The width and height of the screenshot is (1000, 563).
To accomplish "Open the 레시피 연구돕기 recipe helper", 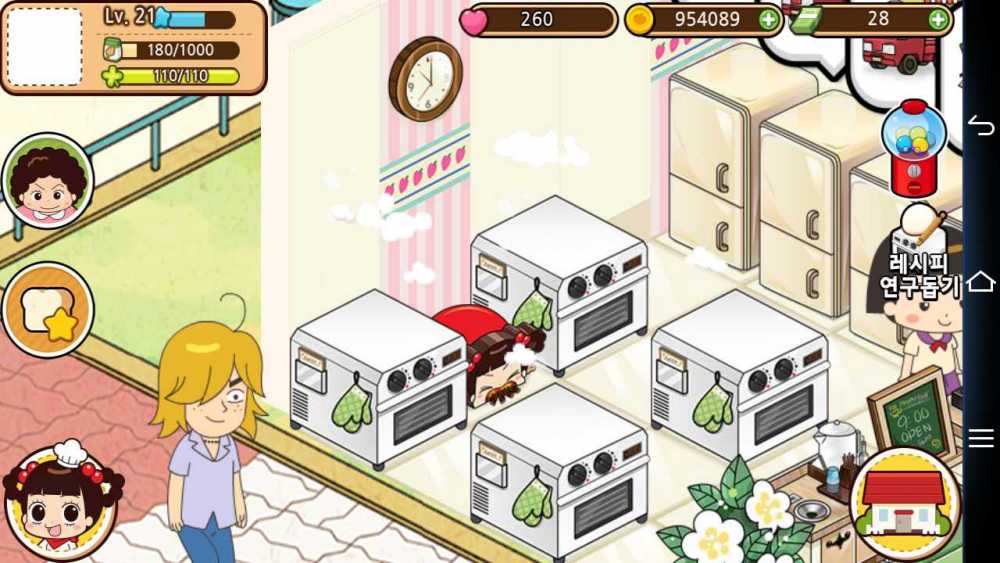I will 921,255.
